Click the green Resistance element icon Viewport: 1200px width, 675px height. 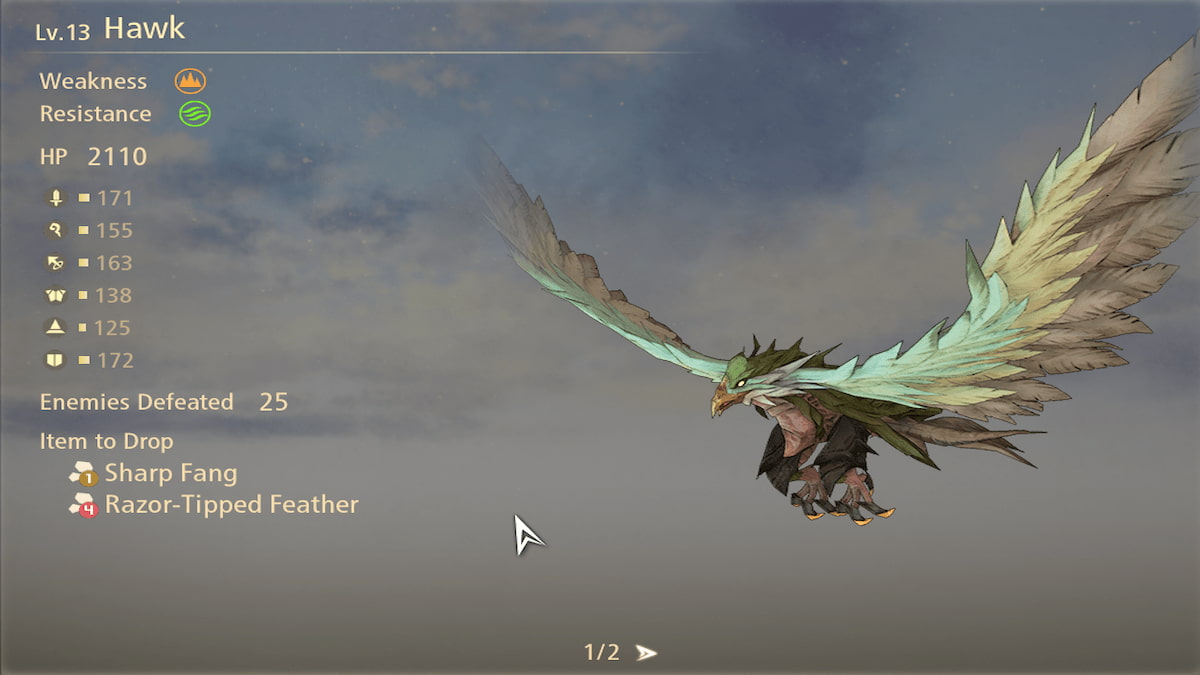pos(195,114)
